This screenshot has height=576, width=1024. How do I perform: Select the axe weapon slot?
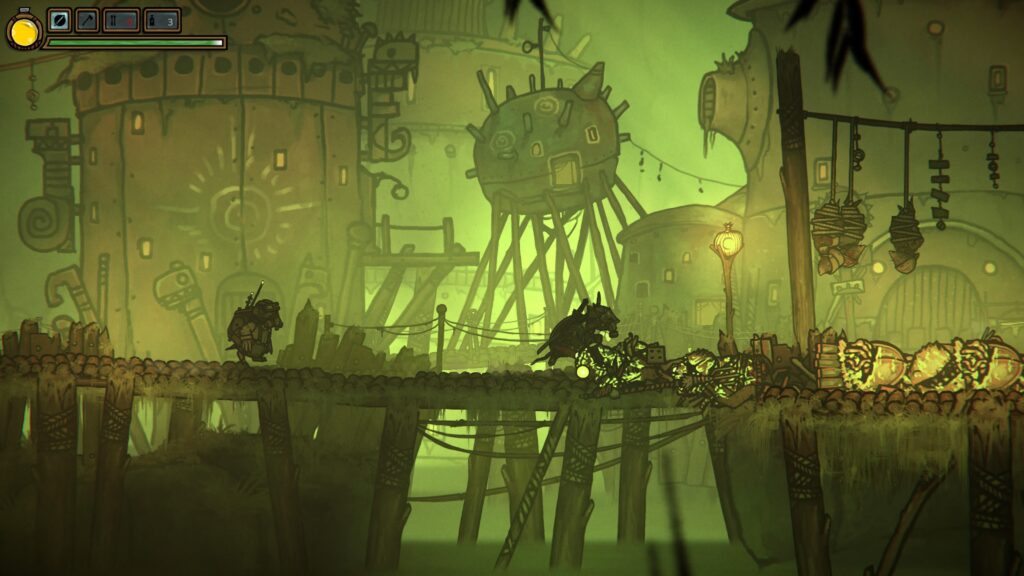(x=87, y=20)
